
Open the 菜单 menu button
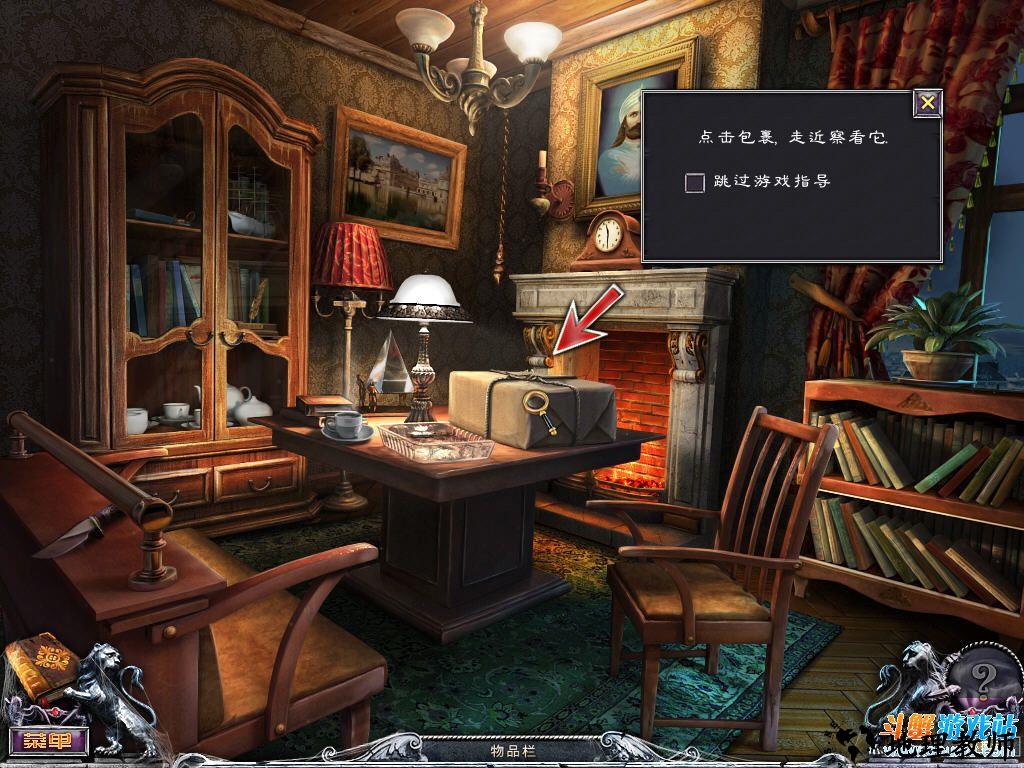pos(49,741)
